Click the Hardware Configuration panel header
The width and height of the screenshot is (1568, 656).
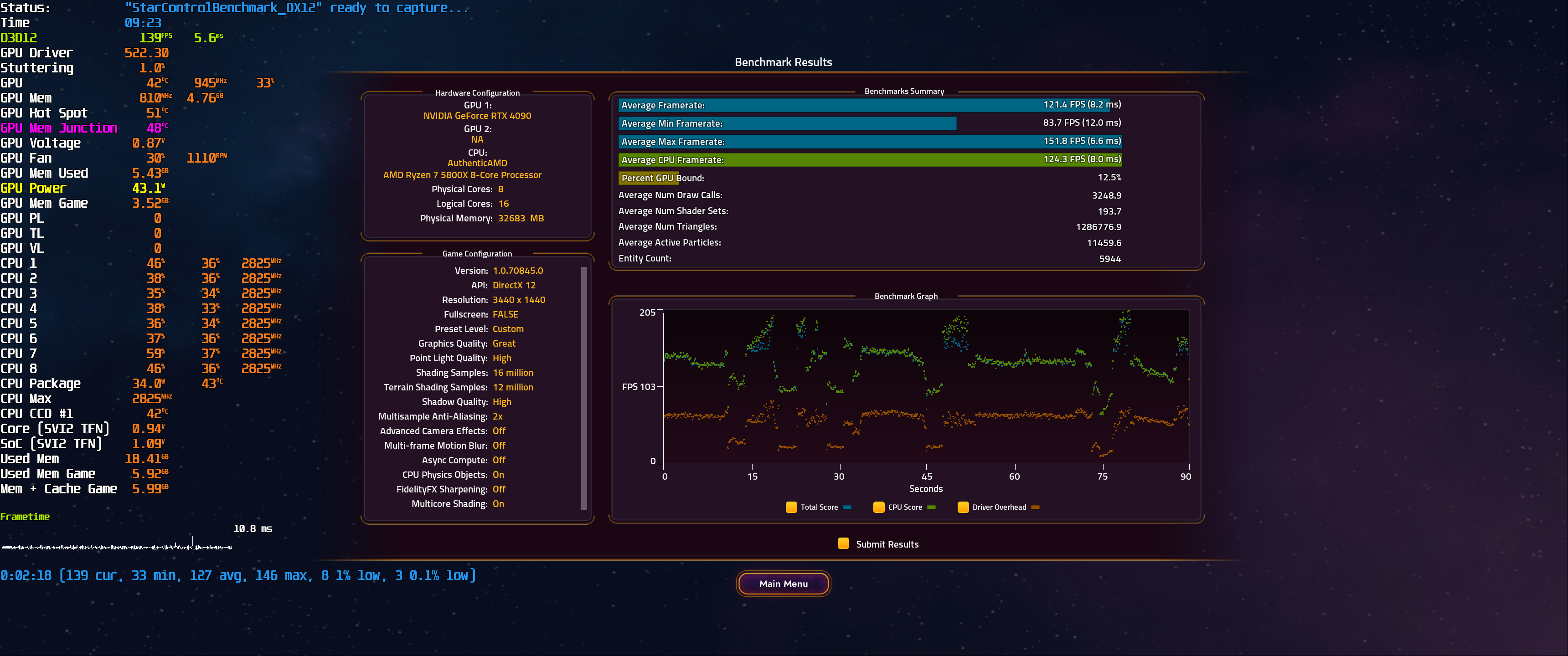(479, 92)
